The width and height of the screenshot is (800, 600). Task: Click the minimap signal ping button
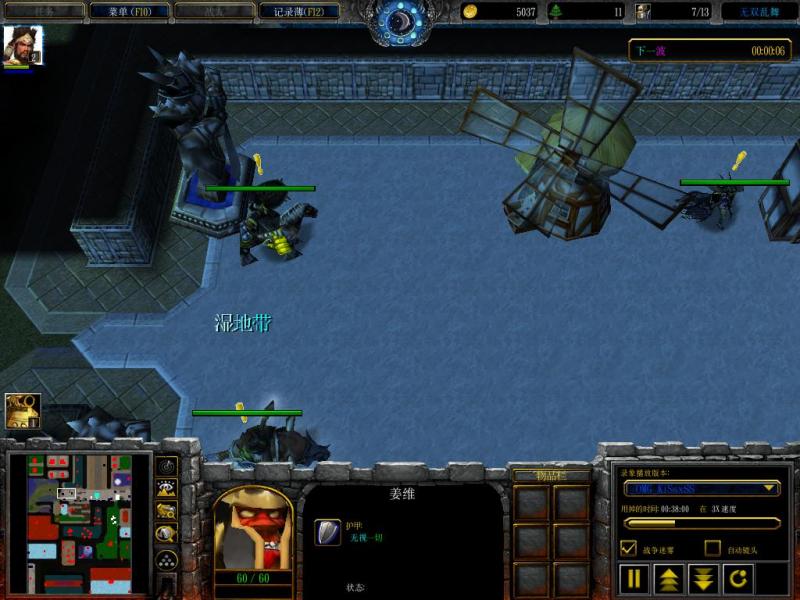click(x=167, y=465)
